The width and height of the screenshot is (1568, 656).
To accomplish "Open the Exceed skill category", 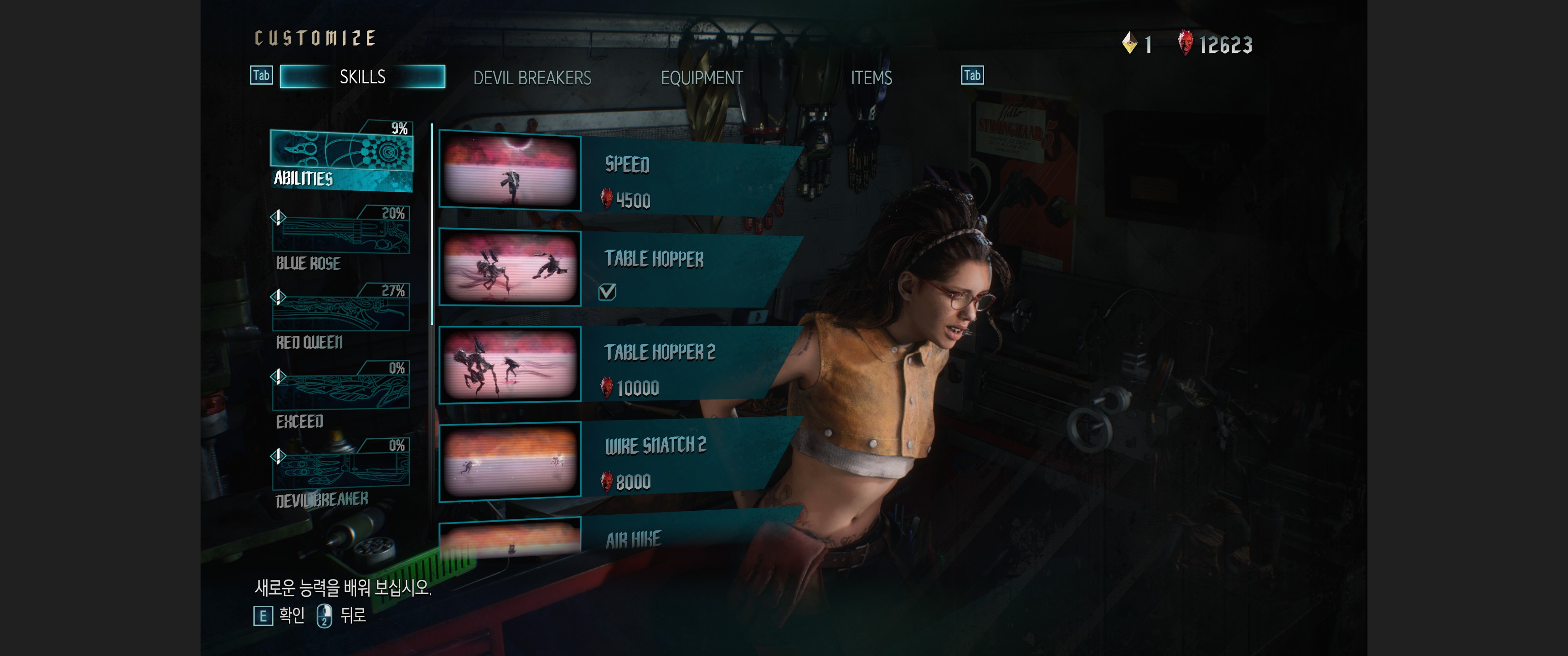I will (341, 395).
